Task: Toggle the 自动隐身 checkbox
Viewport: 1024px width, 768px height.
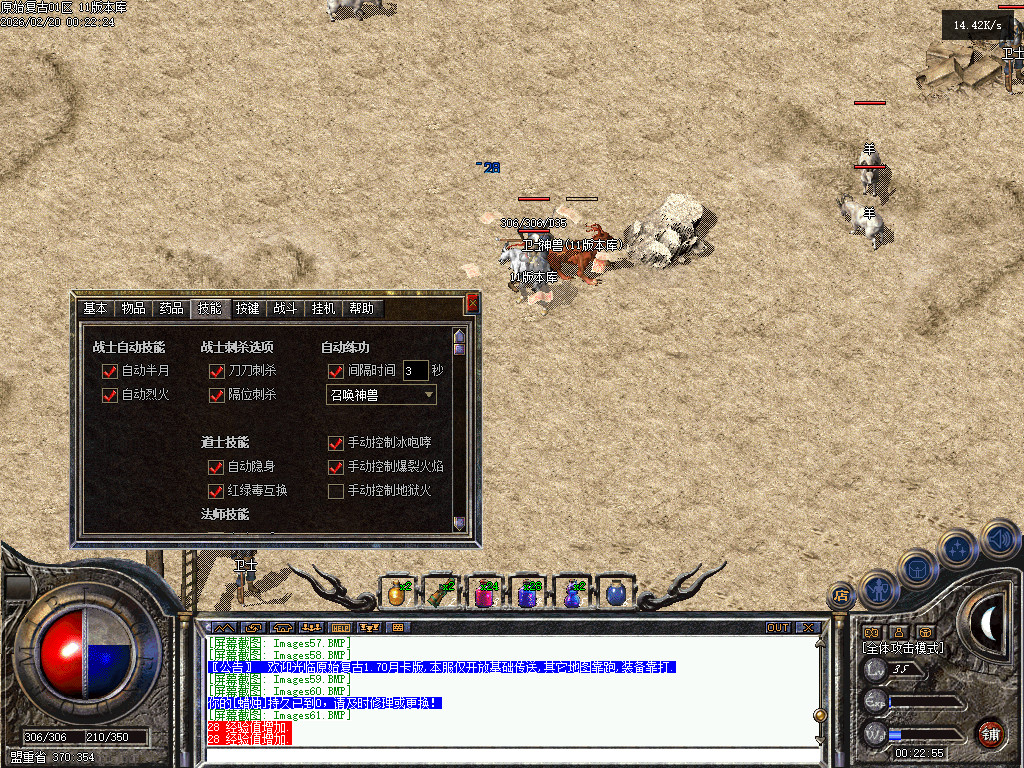Action: (x=215, y=467)
